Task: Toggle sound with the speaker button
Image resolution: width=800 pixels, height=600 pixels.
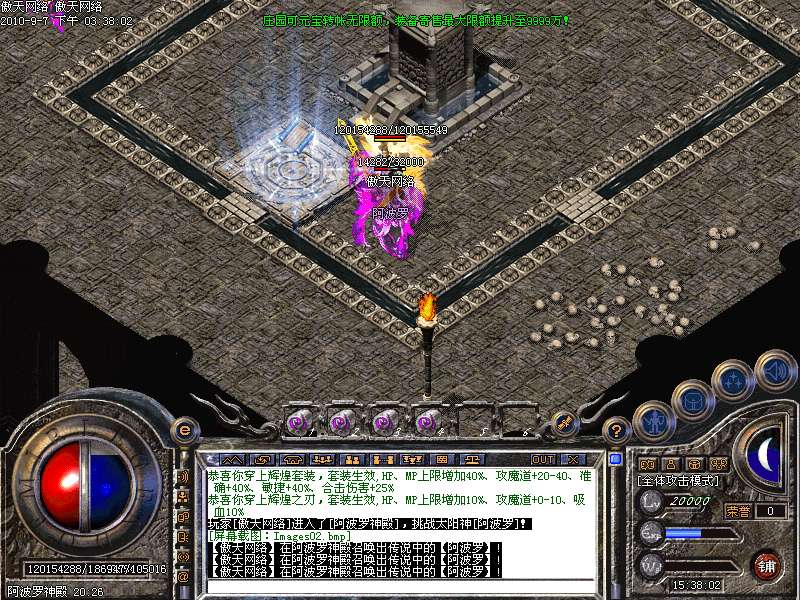Action: click(x=775, y=370)
